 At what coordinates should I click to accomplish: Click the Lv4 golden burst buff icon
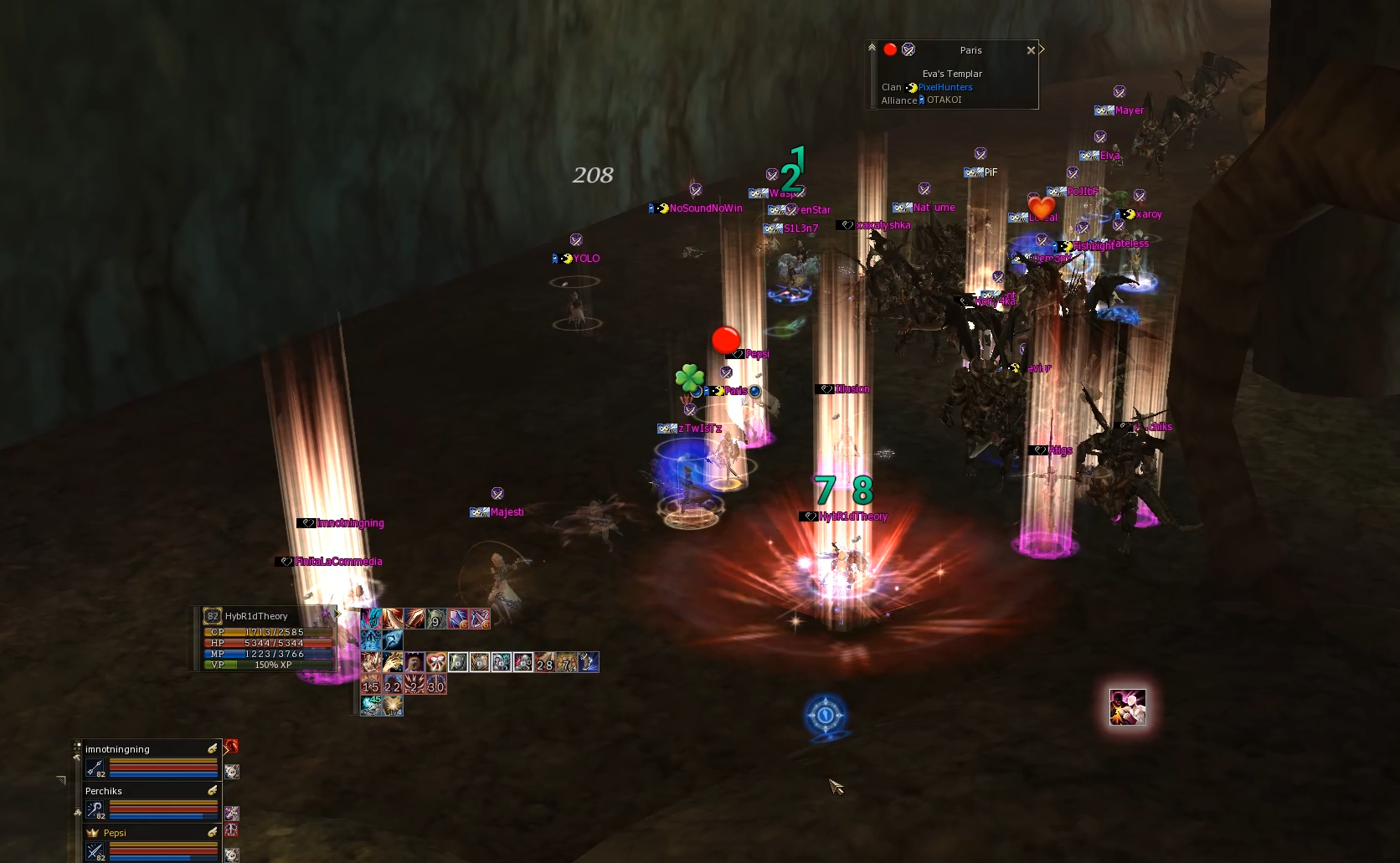393,706
